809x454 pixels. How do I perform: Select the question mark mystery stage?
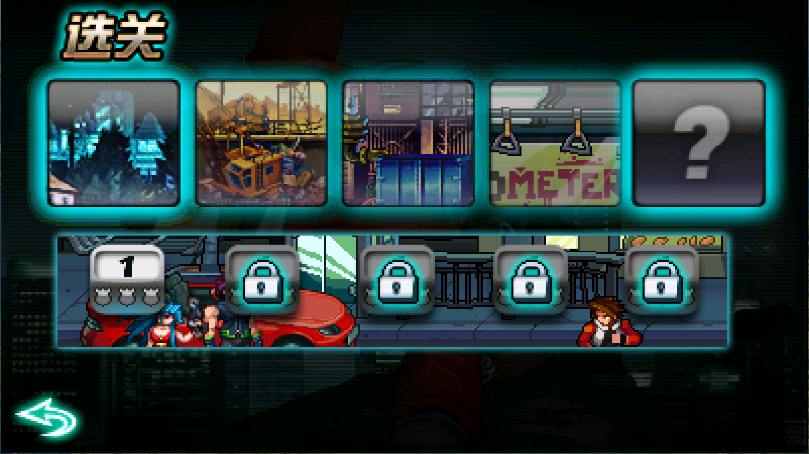(x=699, y=143)
